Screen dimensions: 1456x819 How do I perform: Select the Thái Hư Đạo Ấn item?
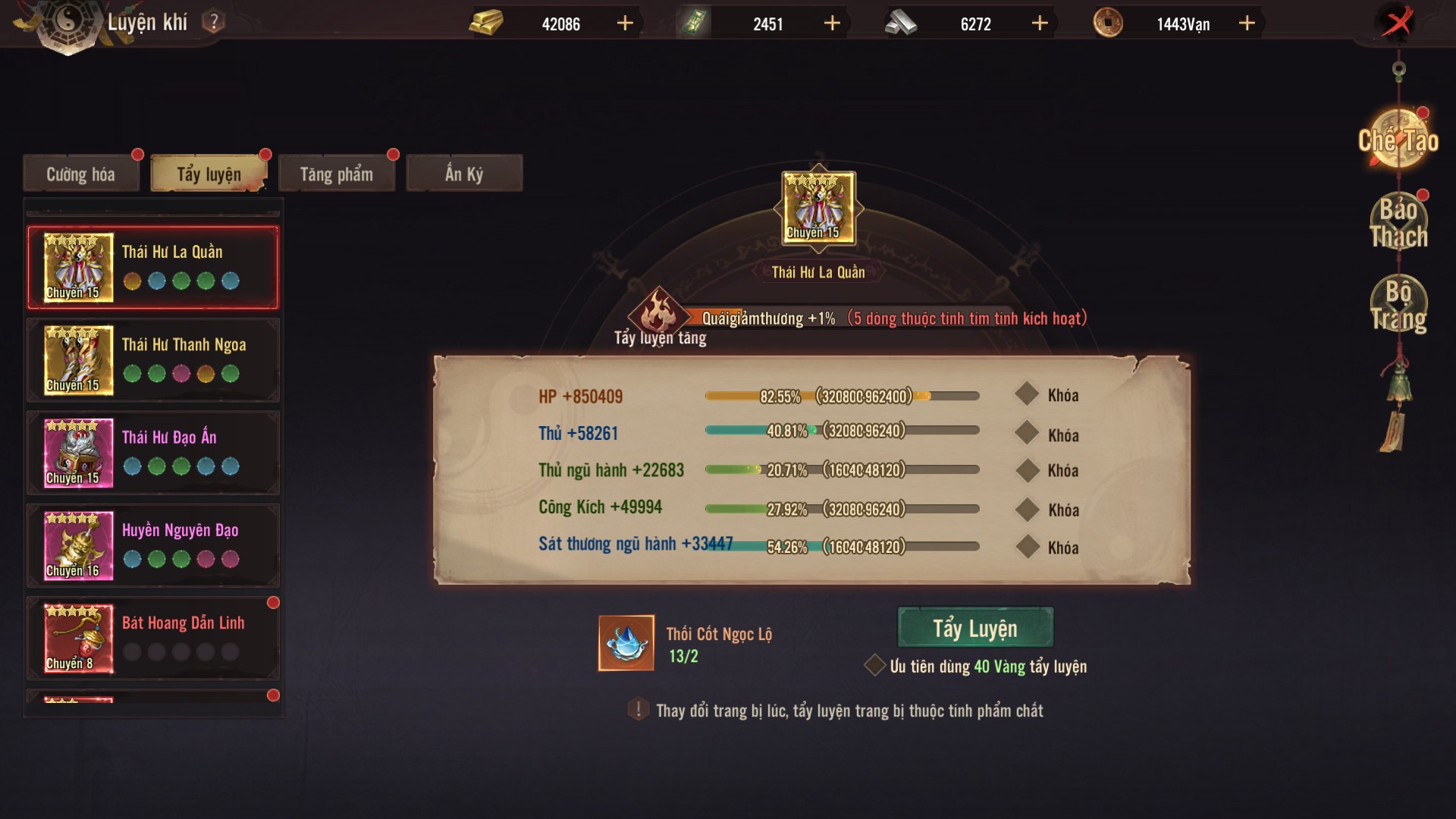click(x=153, y=453)
